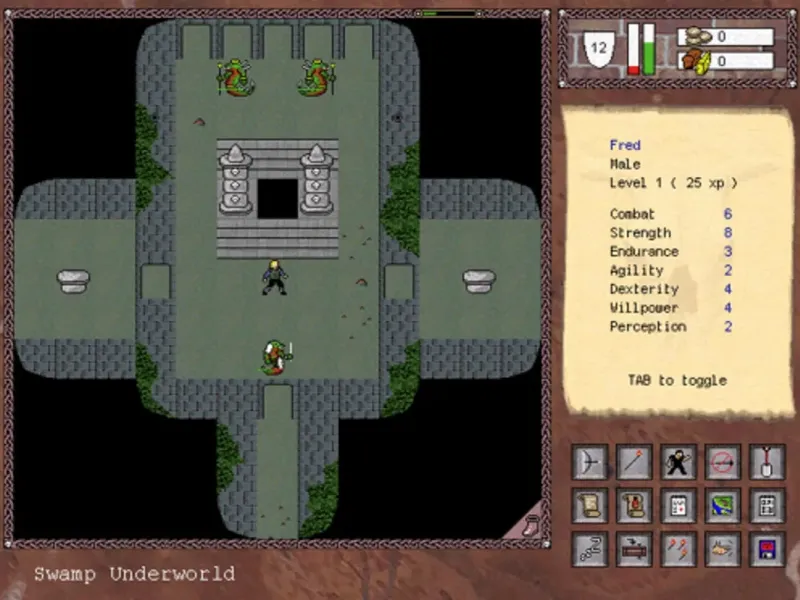800x600 pixels.
Task: Show the world map icon
Action: 723,505
